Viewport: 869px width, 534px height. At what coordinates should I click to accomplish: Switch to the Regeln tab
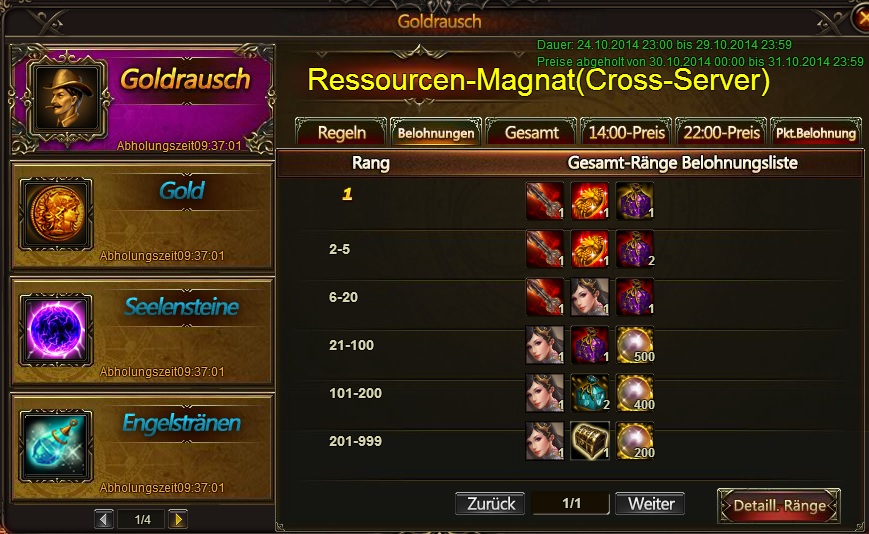coord(341,132)
